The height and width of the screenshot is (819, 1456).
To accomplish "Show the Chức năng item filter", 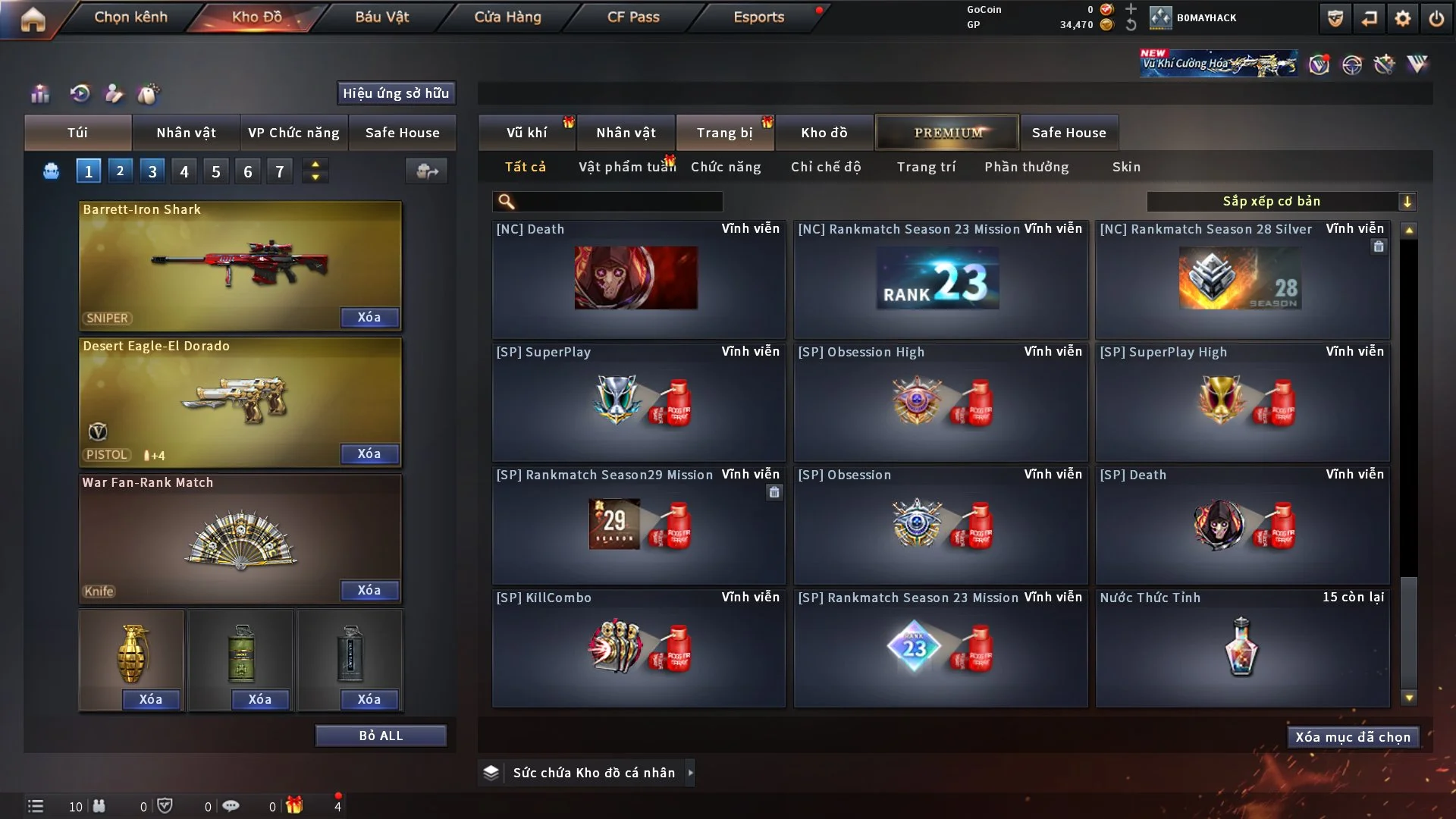I will (725, 167).
